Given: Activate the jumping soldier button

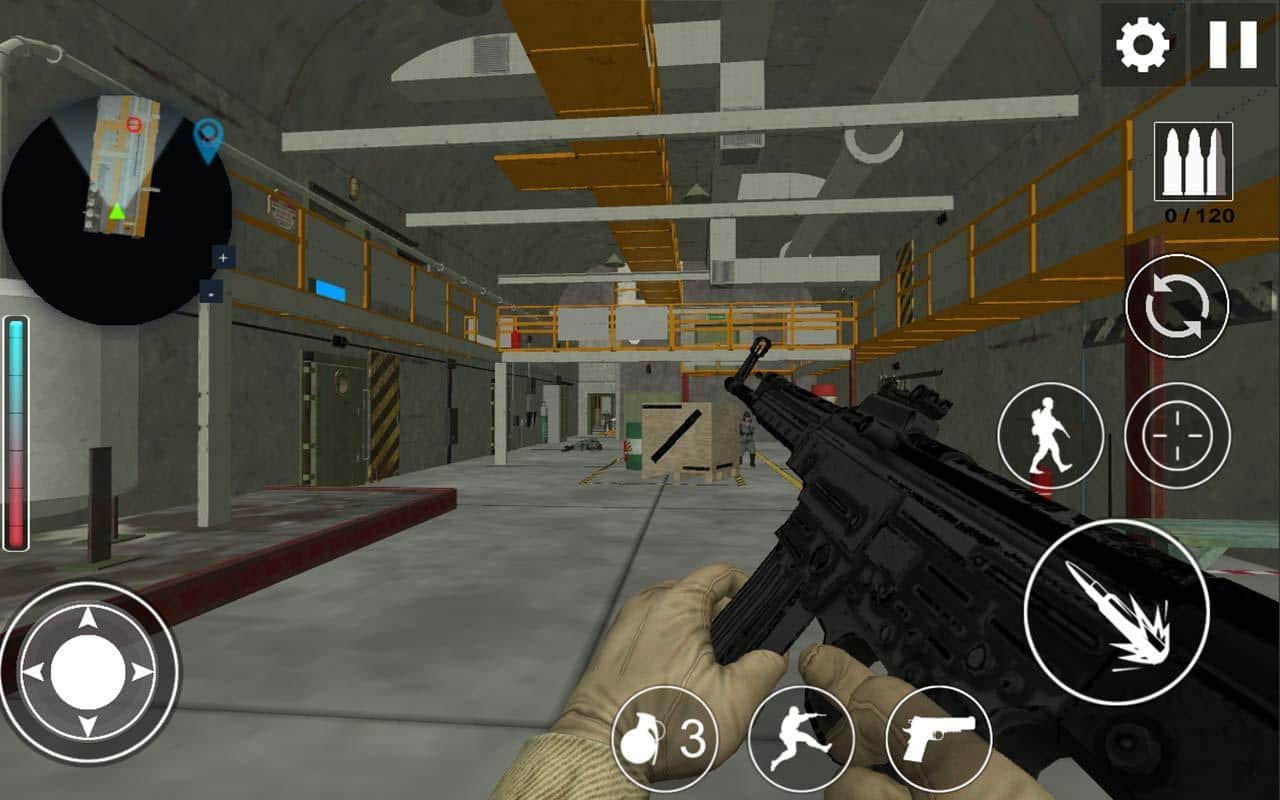Looking at the screenshot, I should (x=800, y=739).
